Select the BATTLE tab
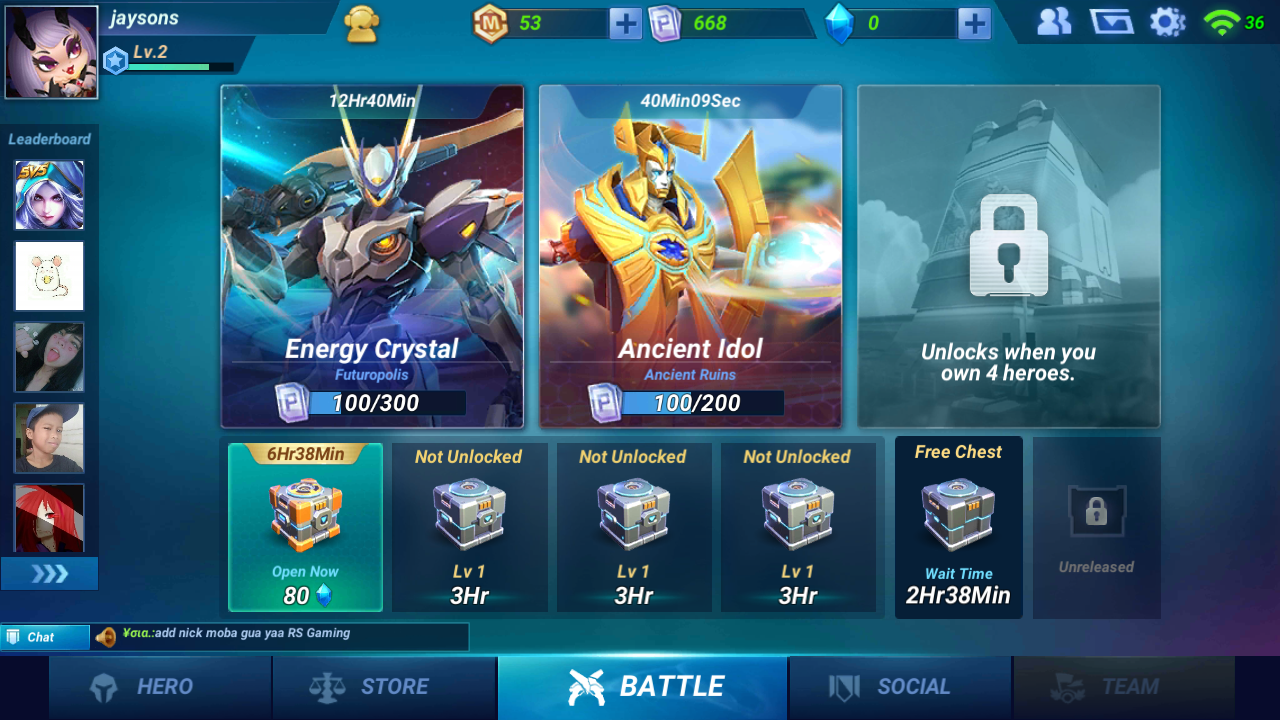This screenshot has width=1280, height=720. tap(643, 687)
